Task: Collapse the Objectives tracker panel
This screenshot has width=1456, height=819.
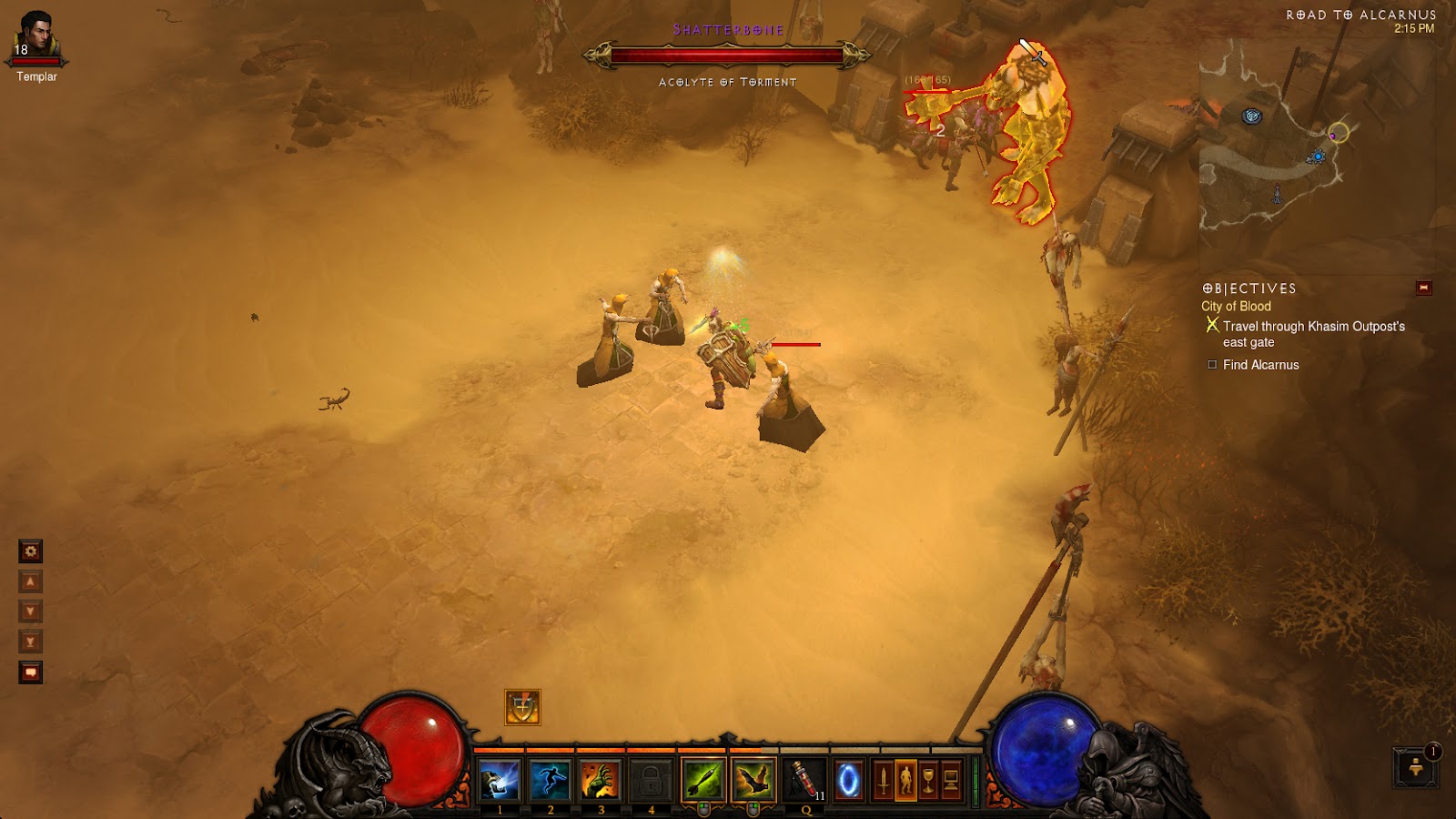Action: pyautogui.click(x=1423, y=288)
